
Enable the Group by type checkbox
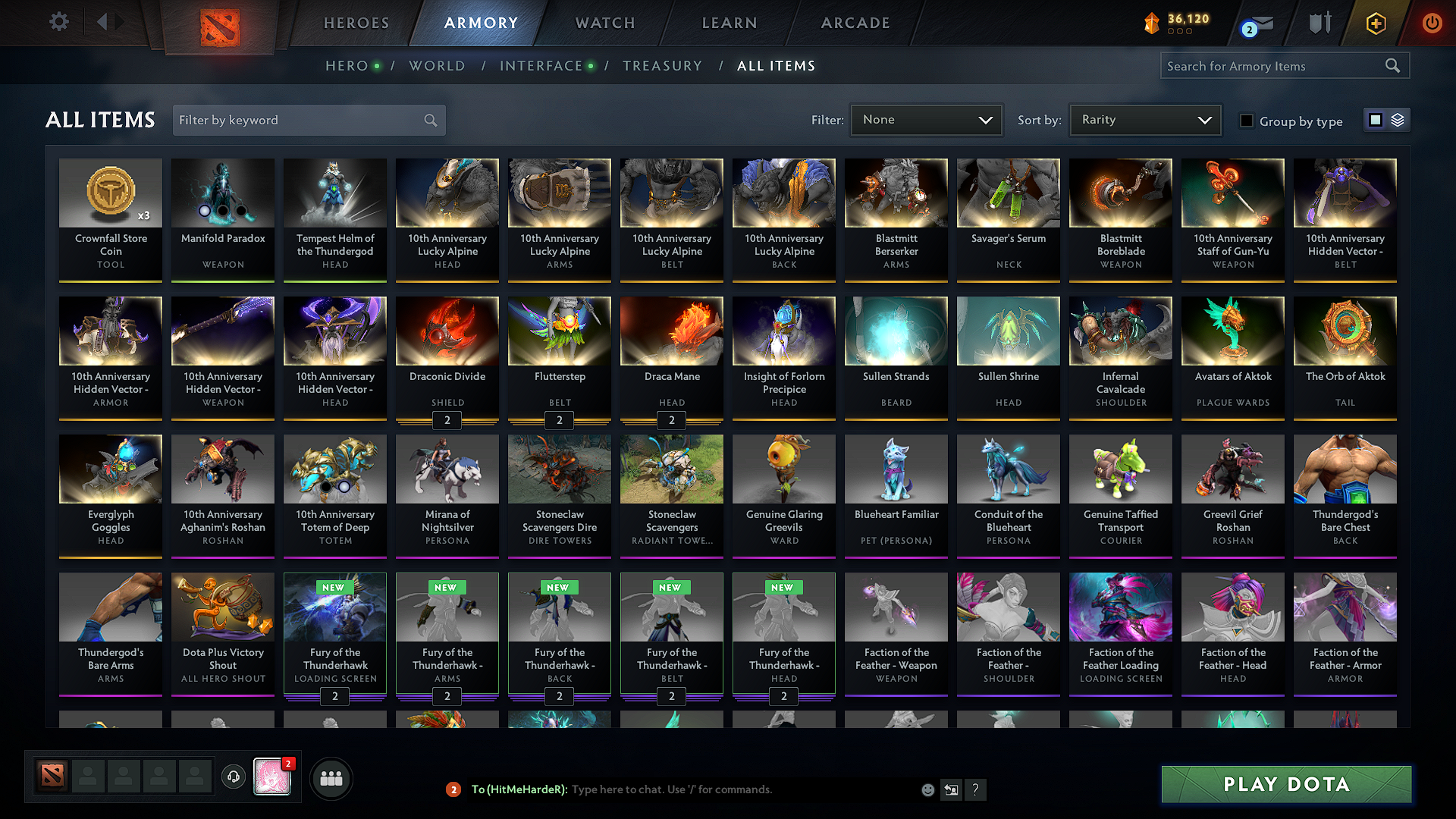coord(1247,121)
